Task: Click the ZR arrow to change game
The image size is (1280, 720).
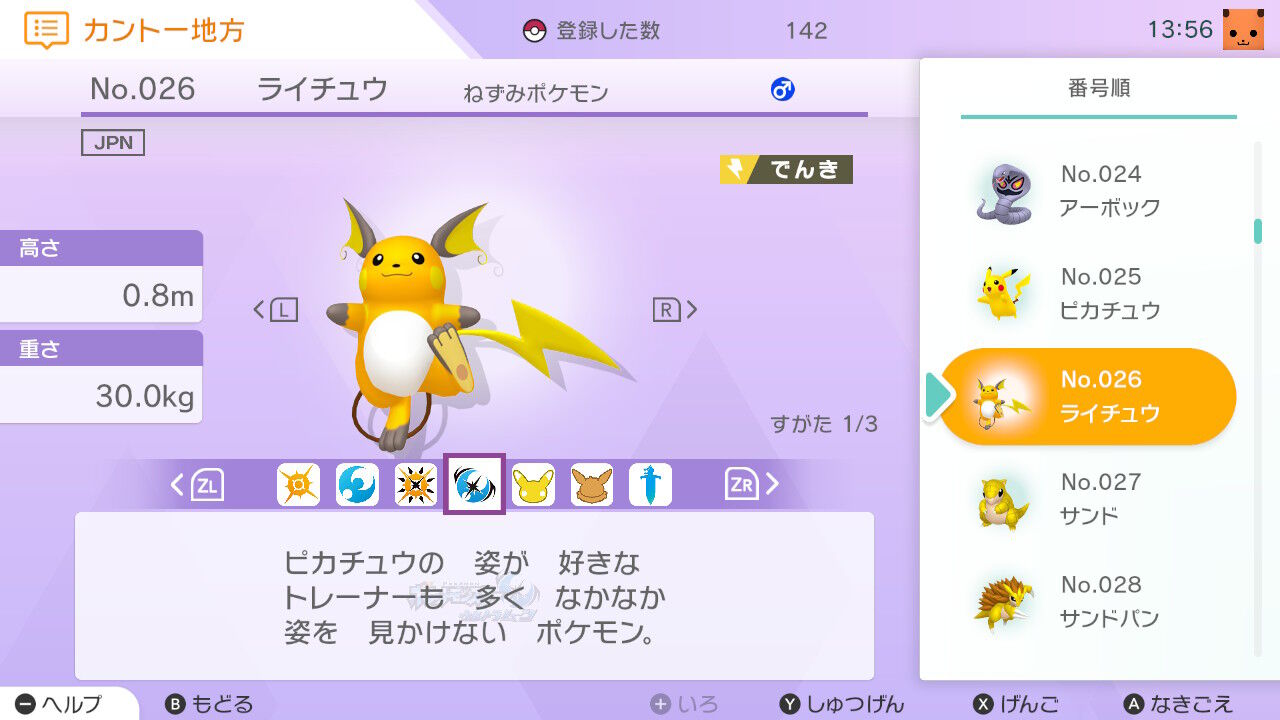Action: pos(753,484)
